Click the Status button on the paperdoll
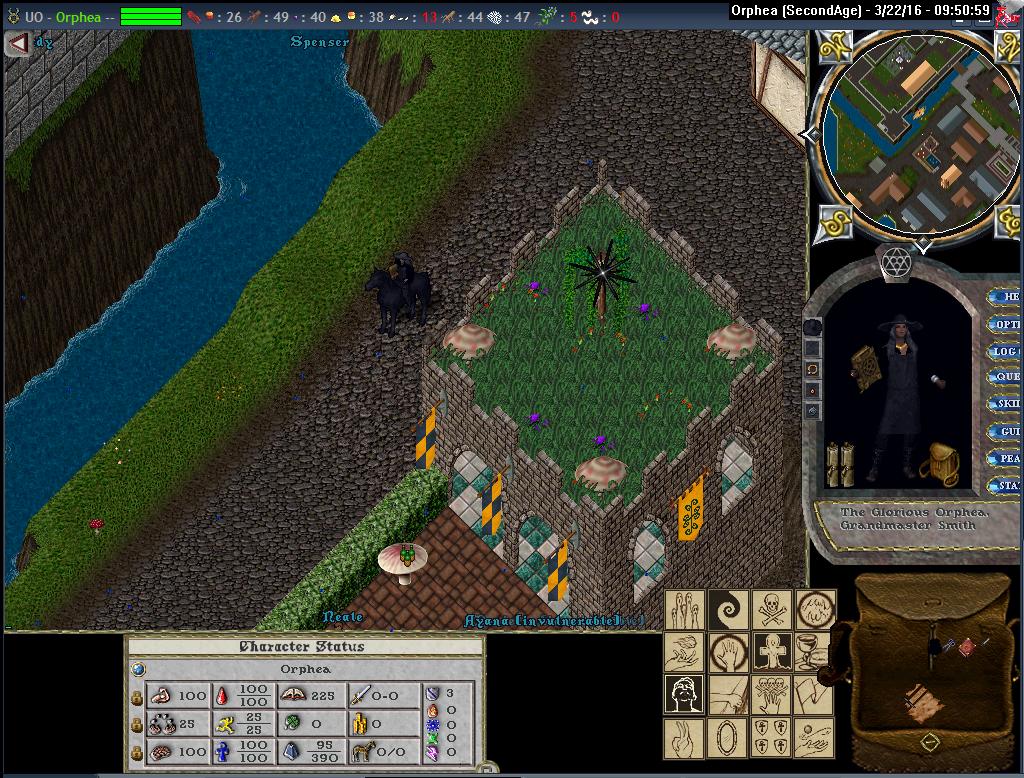The width and height of the screenshot is (1024, 778). coord(1005,486)
